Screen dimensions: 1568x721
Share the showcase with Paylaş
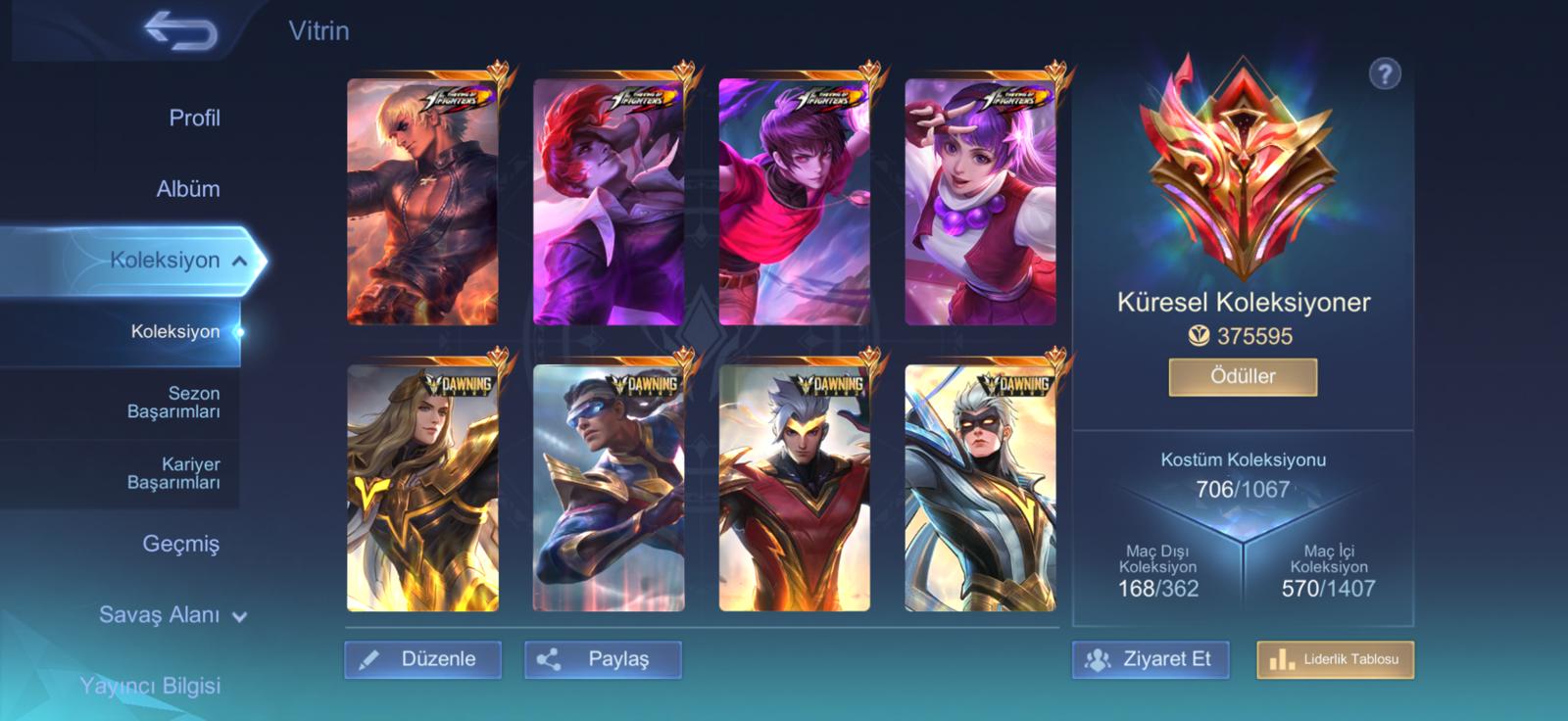(x=603, y=659)
